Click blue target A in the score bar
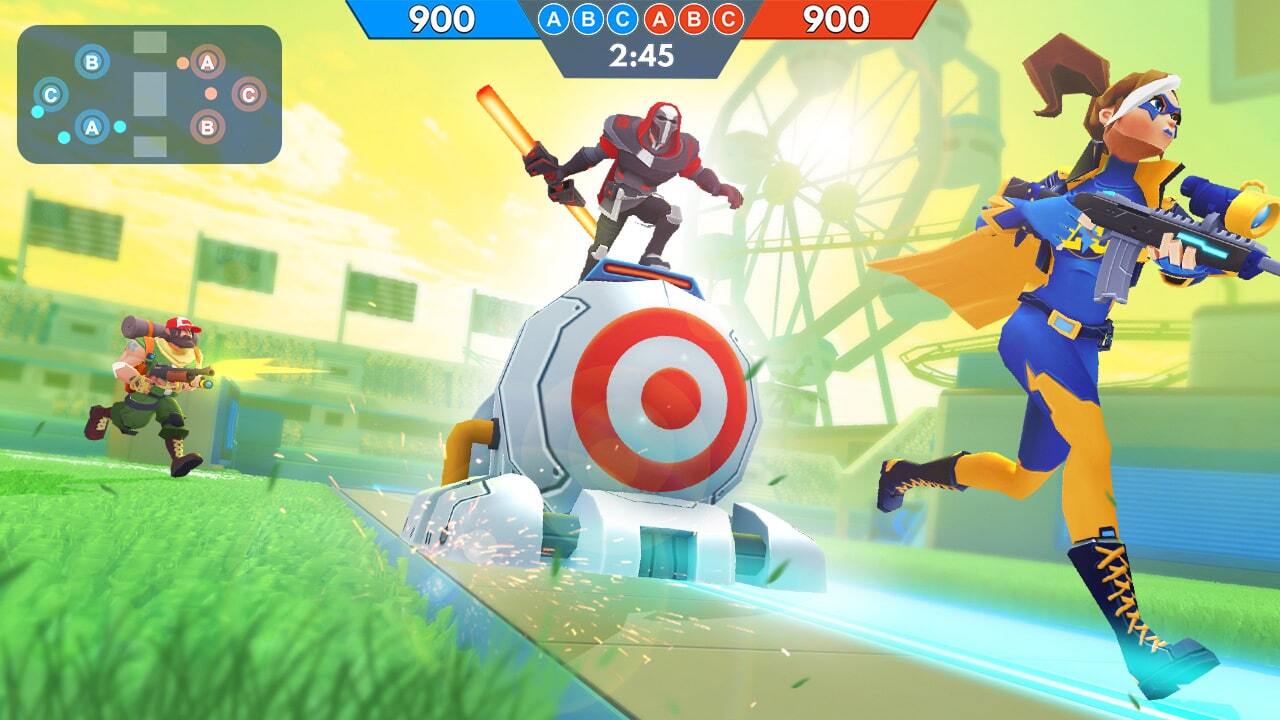Screen dimensions: 1280x720 click(553, 20)
